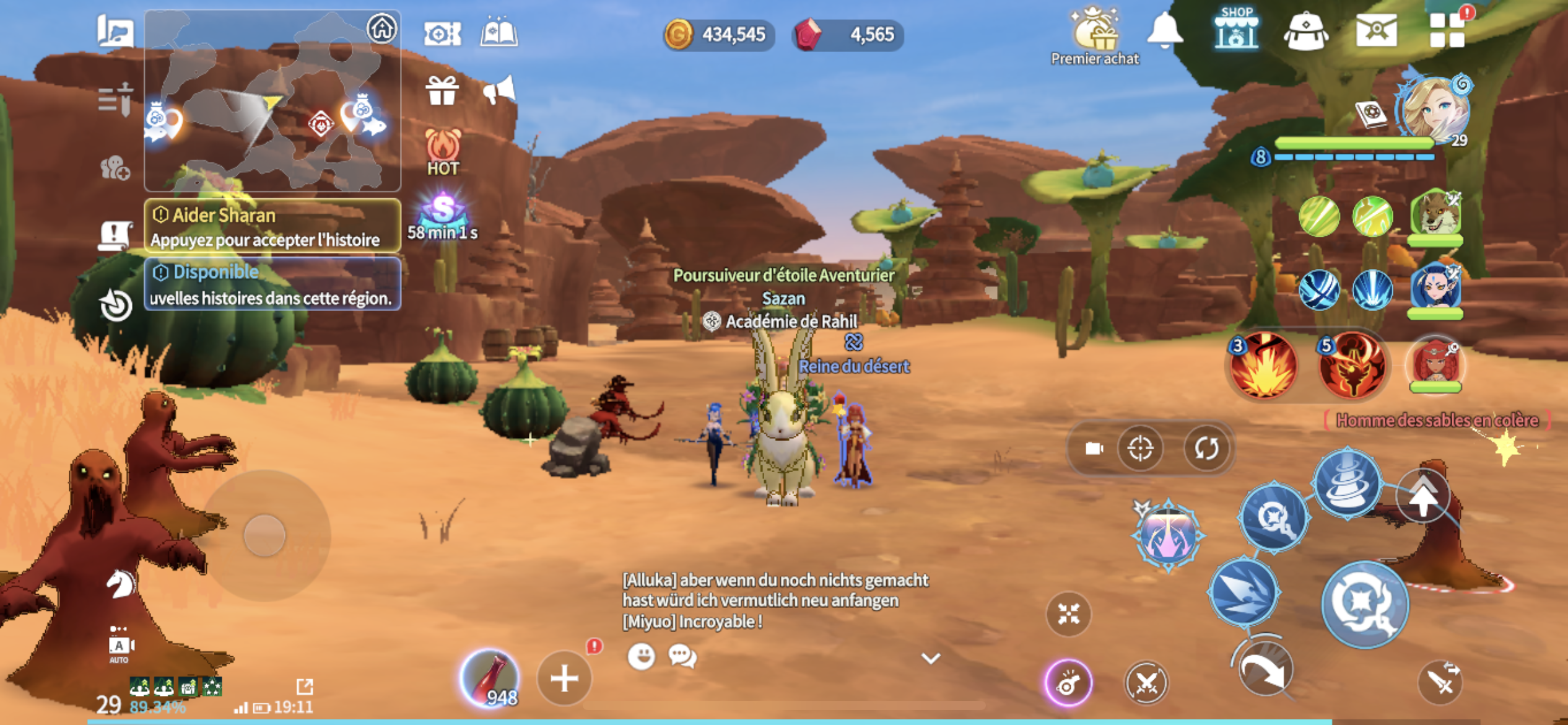The width and height of the screenshot is (1568, 725).
Task: Open the four-square main menu grid
Action: [1447, 30]
